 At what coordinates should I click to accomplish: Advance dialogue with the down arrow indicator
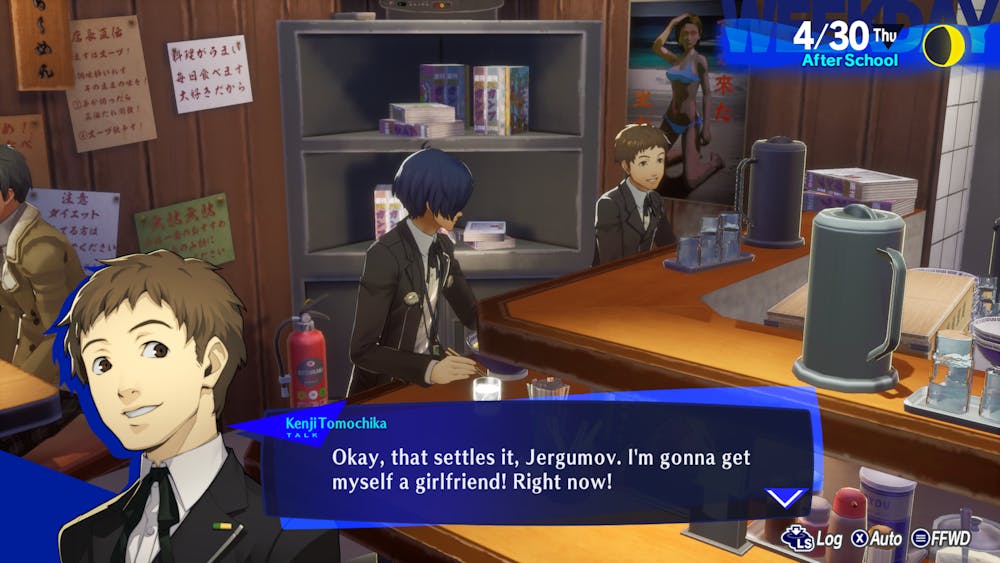pyautogui.click(x=785, y=497)
